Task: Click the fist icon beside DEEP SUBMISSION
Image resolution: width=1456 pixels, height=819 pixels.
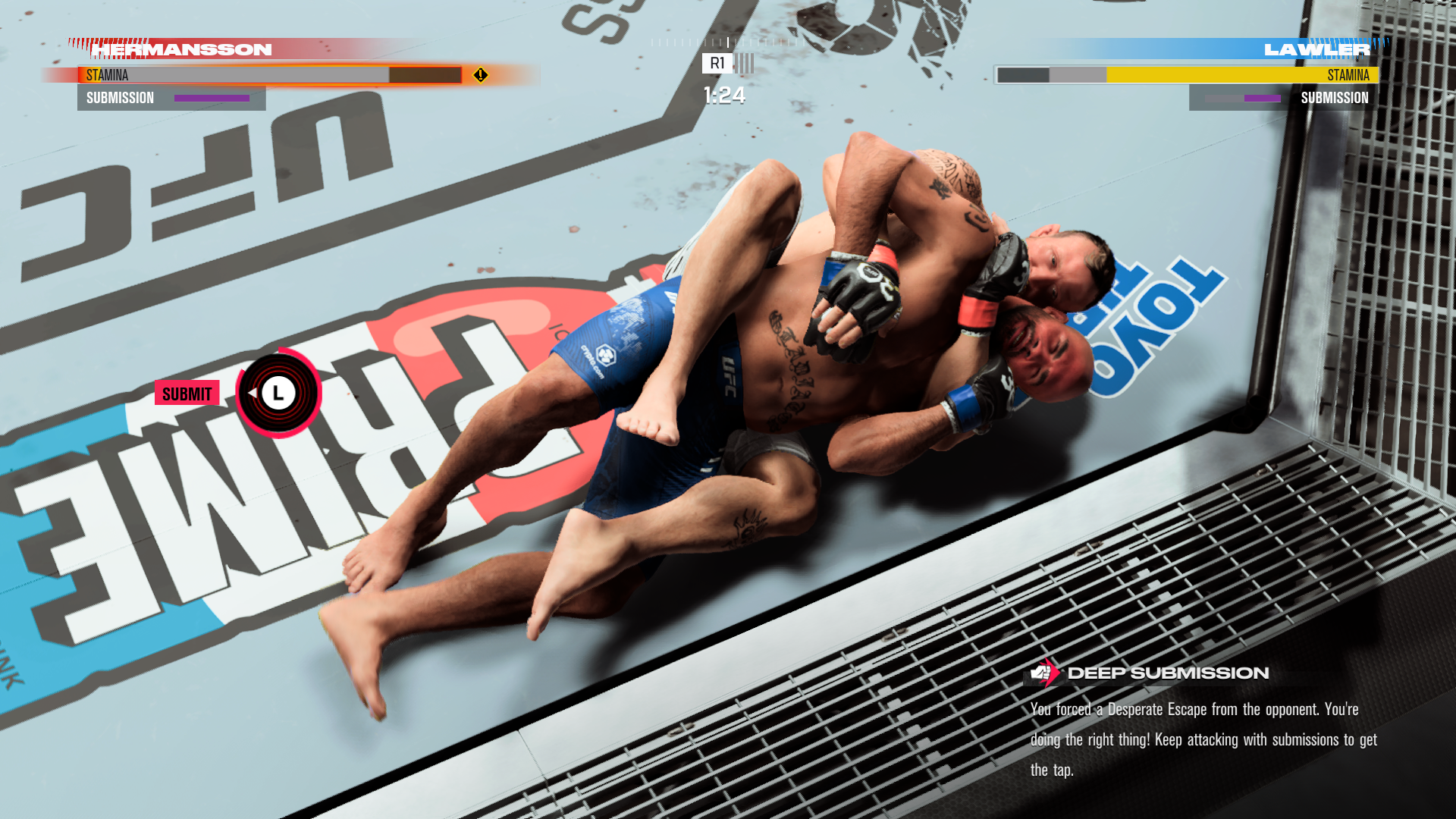Action: pos(1042,673)
